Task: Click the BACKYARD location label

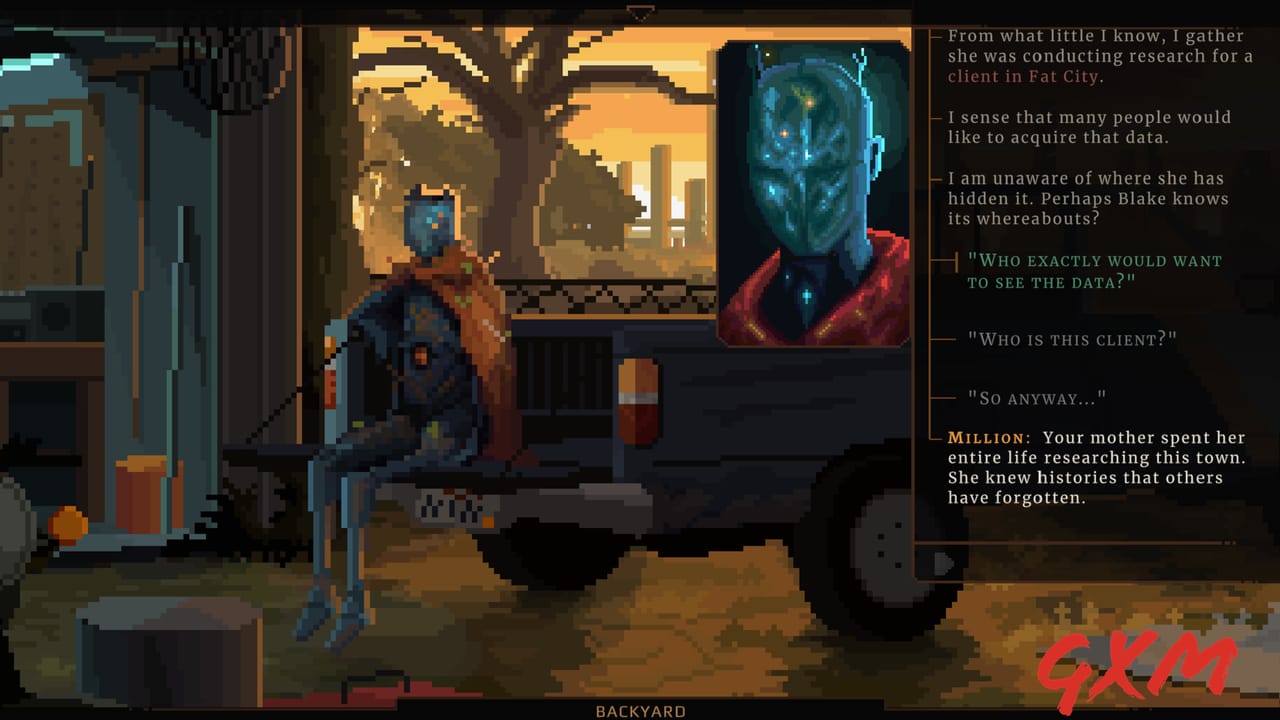Action: (x=639, y=711)
